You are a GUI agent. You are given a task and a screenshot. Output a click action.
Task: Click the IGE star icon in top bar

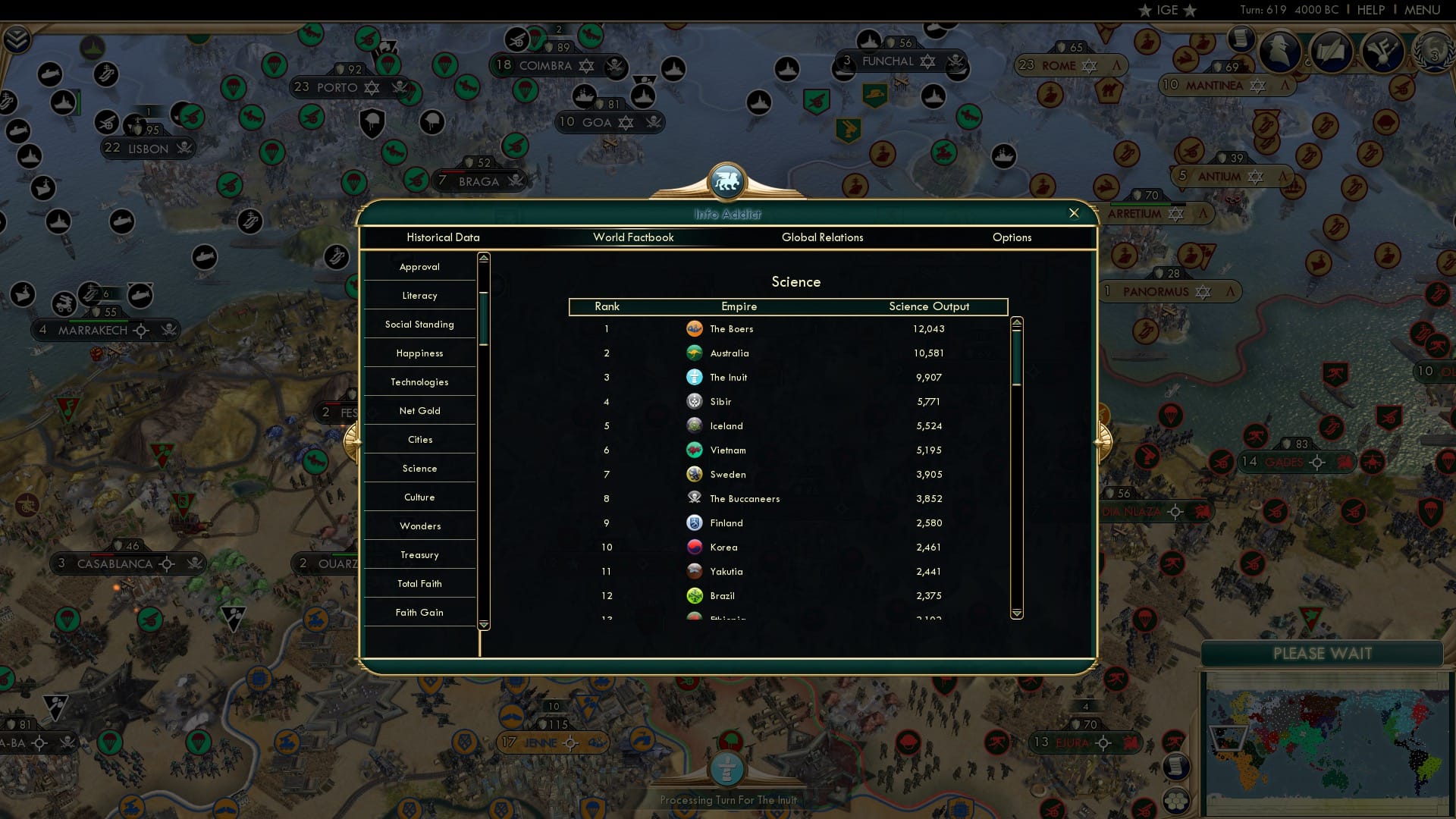click(1144, 10)
